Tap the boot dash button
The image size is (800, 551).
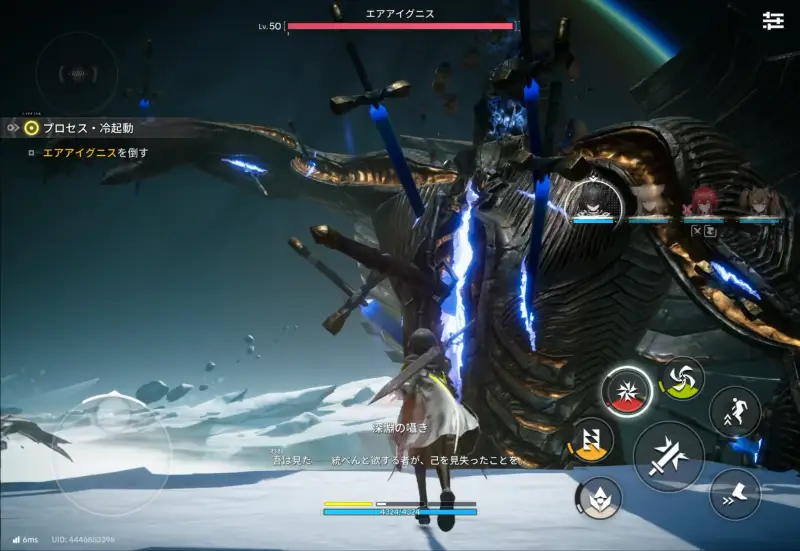coord(735,493)
